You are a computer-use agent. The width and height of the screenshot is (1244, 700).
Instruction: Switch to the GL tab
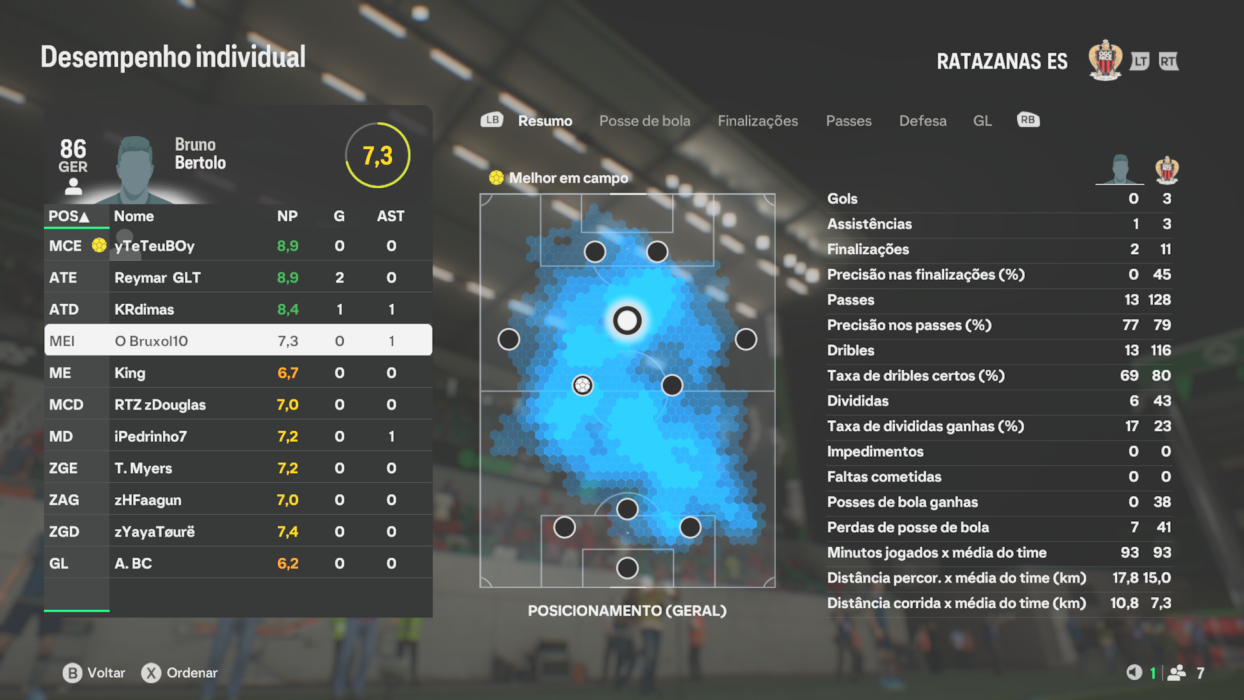(982, 121)
